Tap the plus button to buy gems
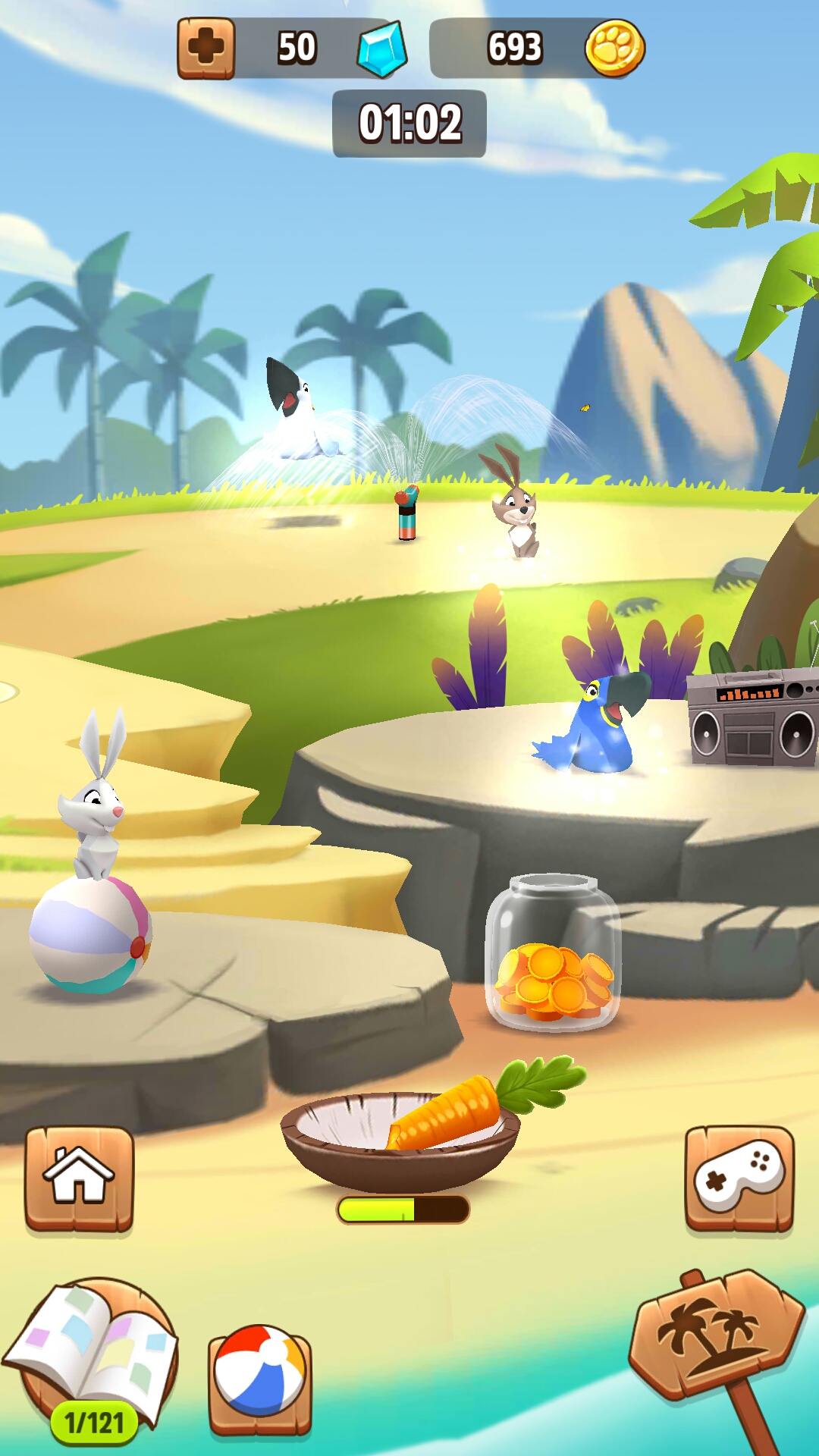Image resolution: width=819 pixels, height=1456 pixels. click(206, 49)
